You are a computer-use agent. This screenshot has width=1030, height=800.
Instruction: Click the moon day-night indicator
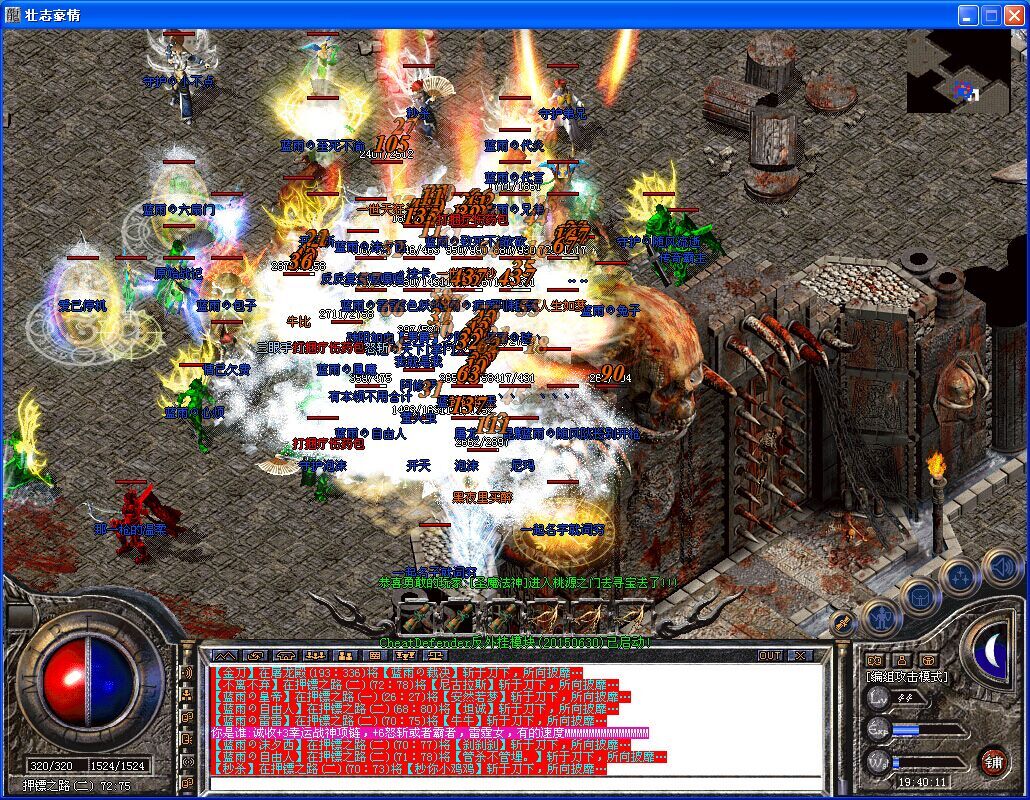993,652
